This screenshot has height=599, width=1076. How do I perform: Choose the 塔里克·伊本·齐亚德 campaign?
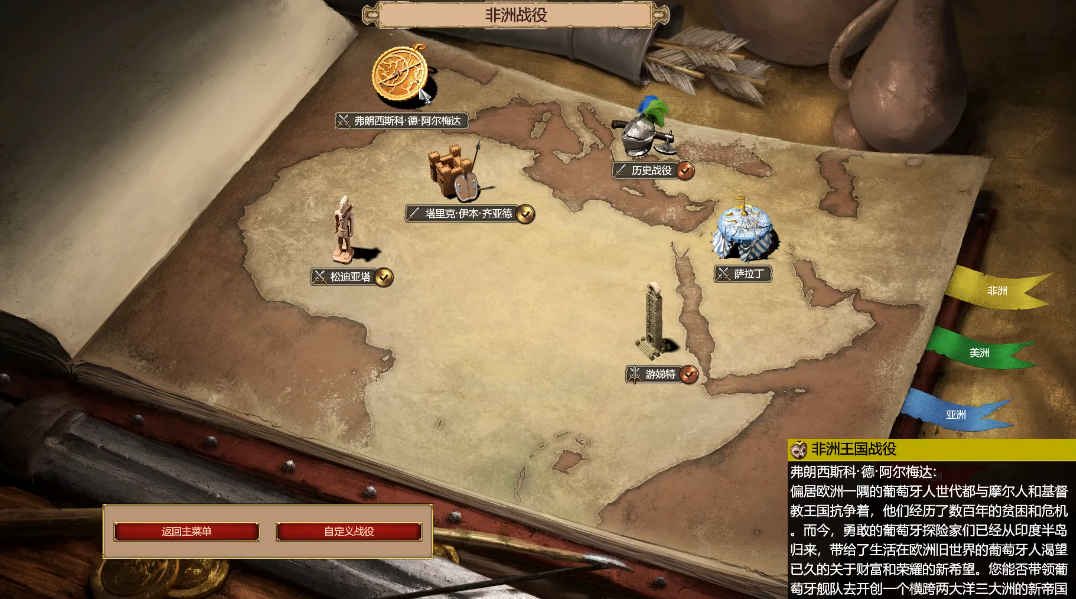pyautogui.click(x=468, y=213)
